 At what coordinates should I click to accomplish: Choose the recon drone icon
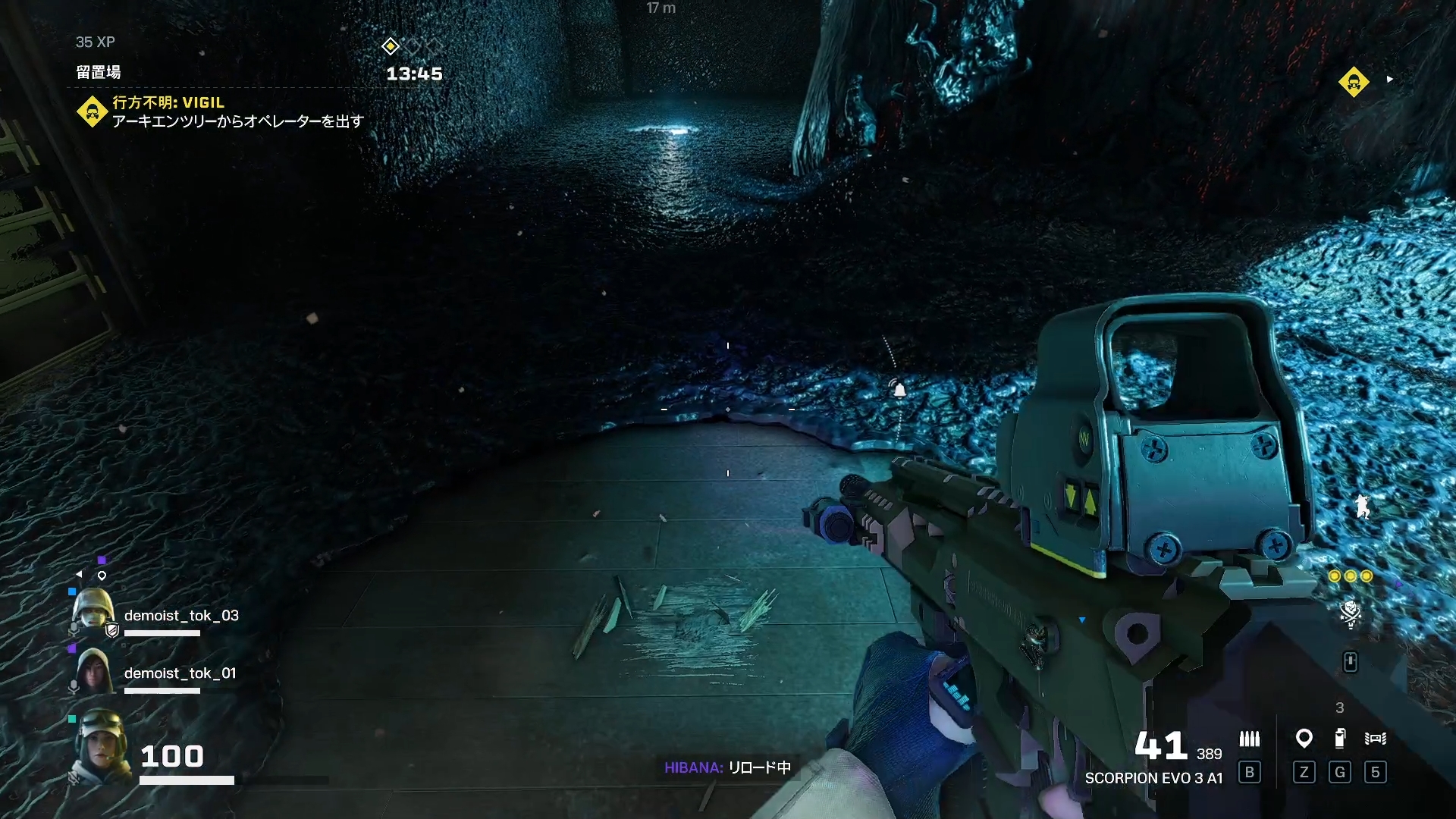click(x=1375, y=738)
